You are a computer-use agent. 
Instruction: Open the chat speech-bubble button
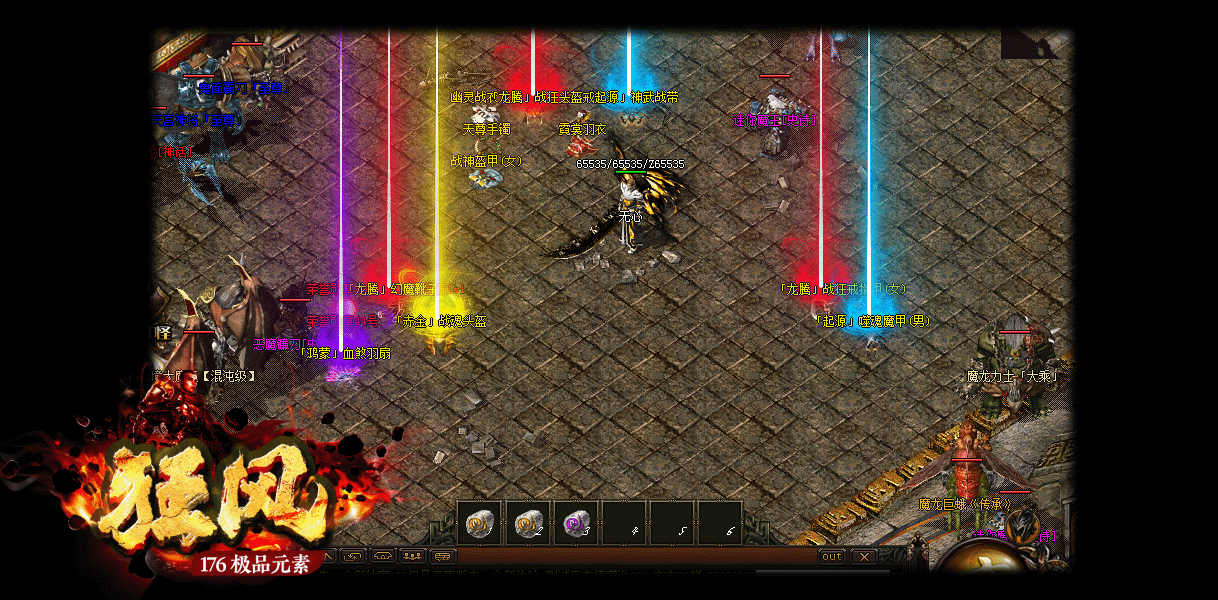coord(443,556)
